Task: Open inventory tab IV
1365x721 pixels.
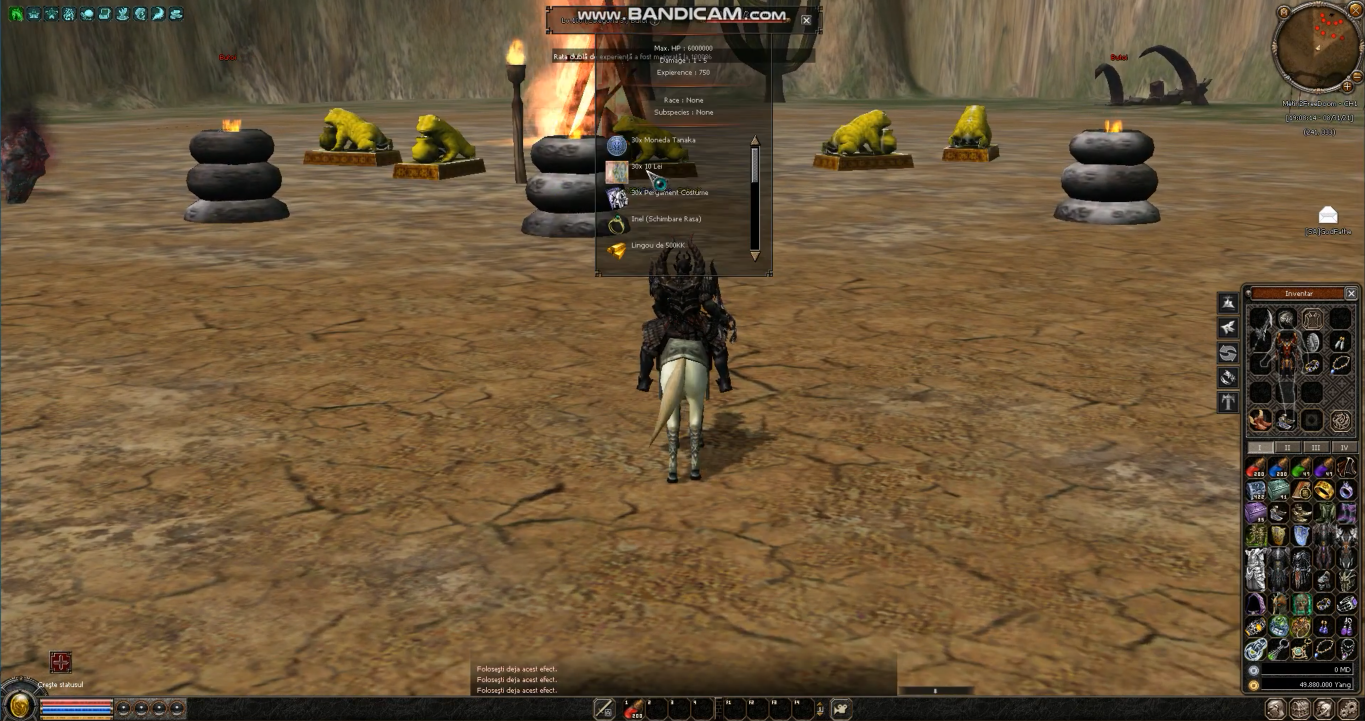Action: point(1343,446)
